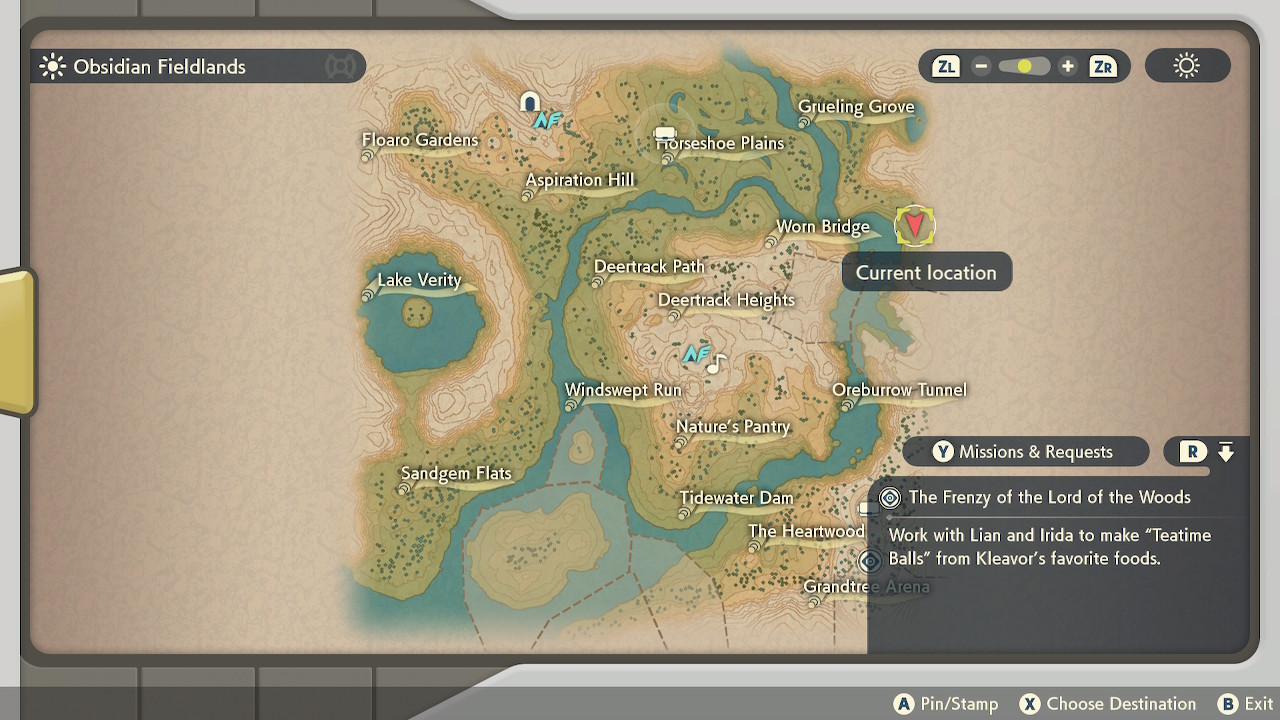Screen dimensions: 1280x720
Task: Click the mission target icon beside Frenzy quest
Action: pos(889,497)
